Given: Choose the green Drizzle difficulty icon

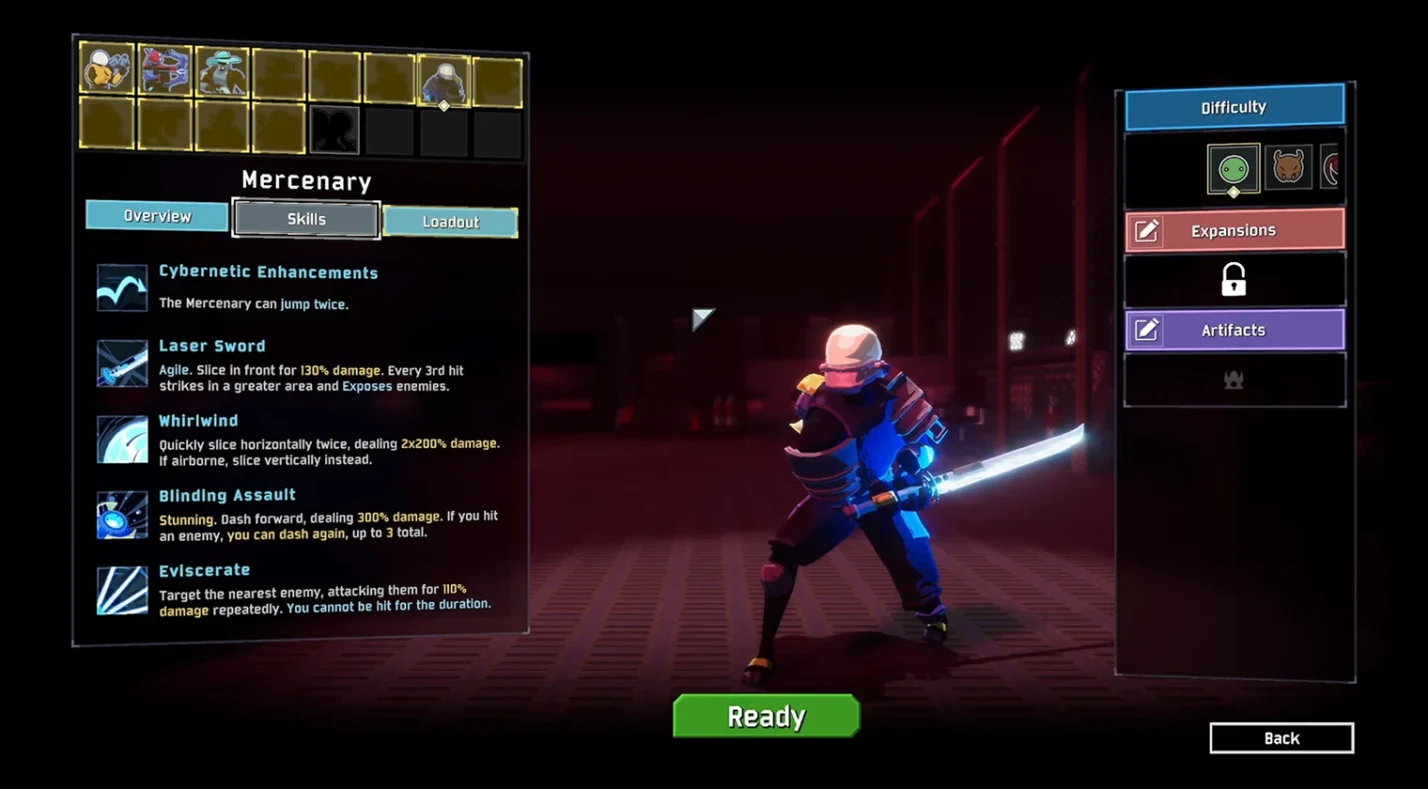Looking at the screenshot, I should [x=1233, y=168].
